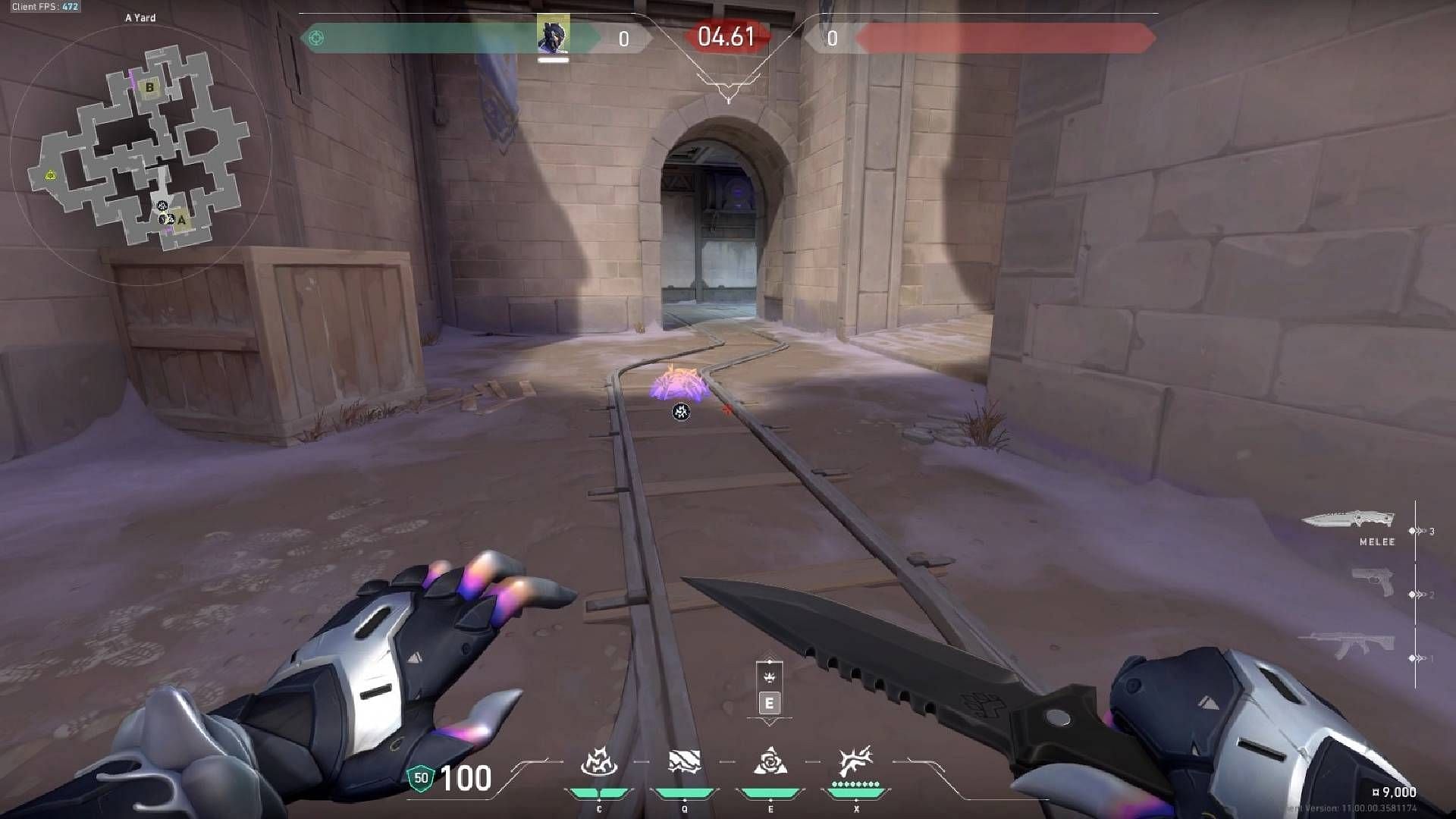1456x819 pixels.
Task: Click the green team score of 0
Action: (x=623, y=38)
